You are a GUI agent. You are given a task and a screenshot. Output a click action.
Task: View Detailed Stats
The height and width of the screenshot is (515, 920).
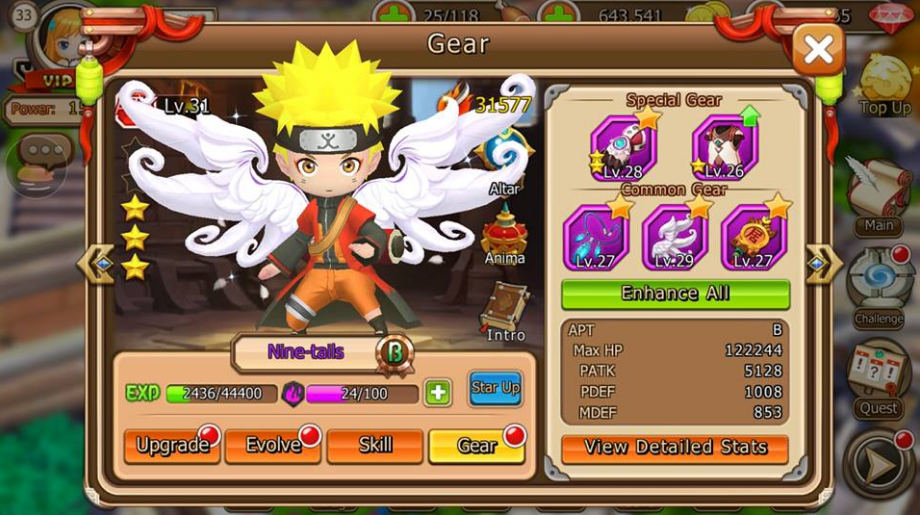[675, 447]
